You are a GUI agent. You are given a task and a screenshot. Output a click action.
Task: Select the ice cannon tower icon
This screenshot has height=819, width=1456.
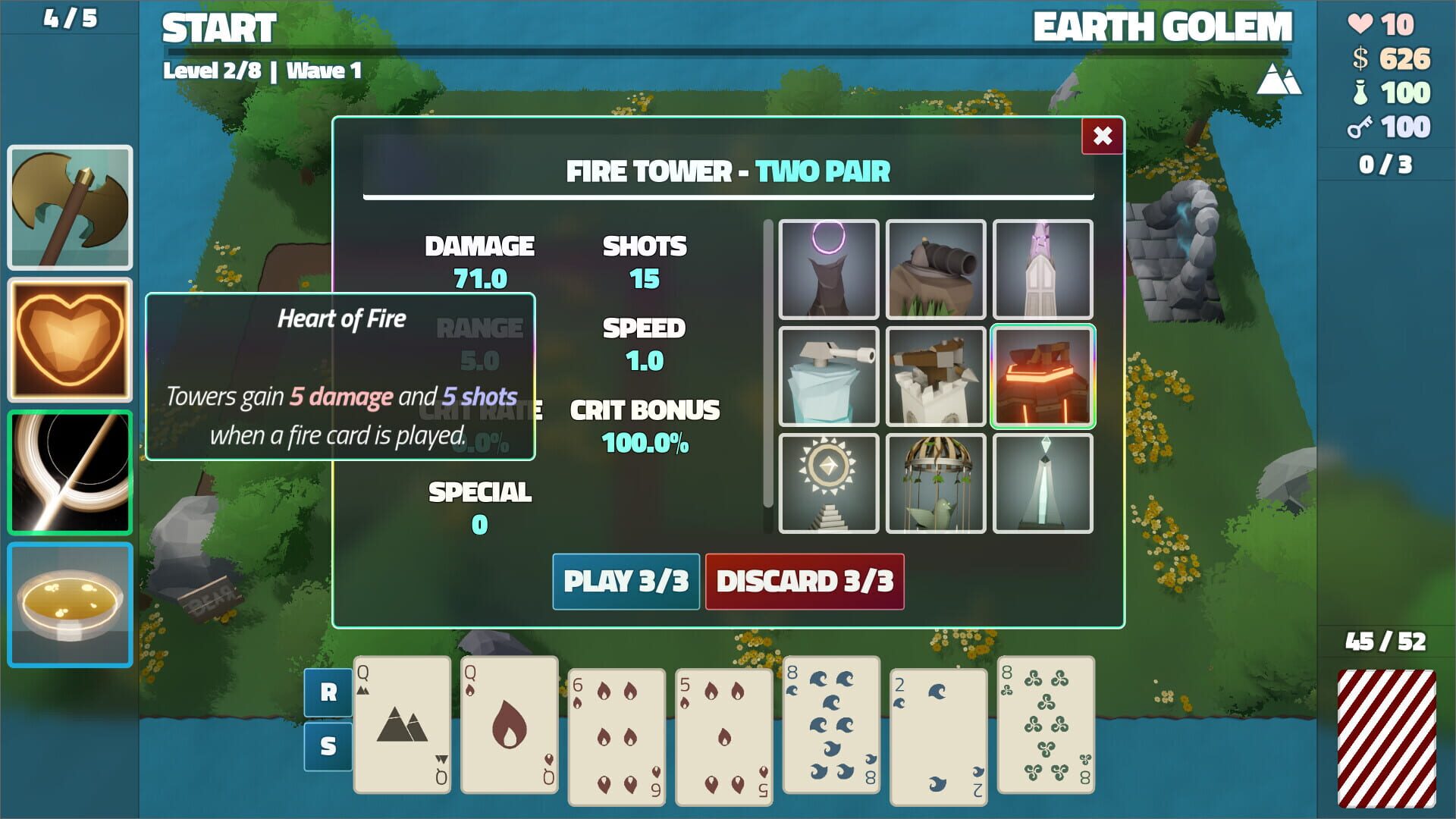pos(828,375)
